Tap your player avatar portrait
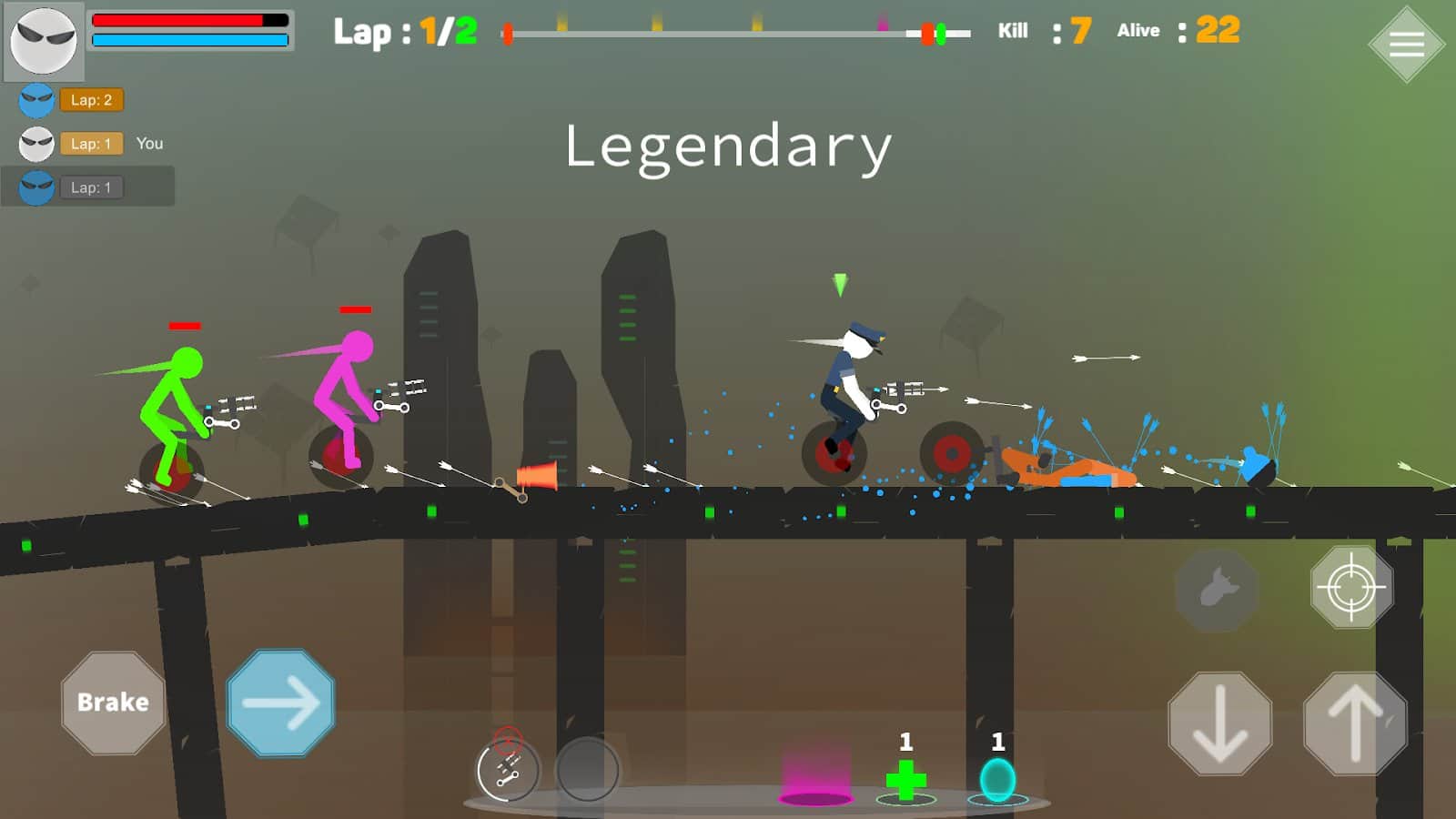 [x=43, y=40]
